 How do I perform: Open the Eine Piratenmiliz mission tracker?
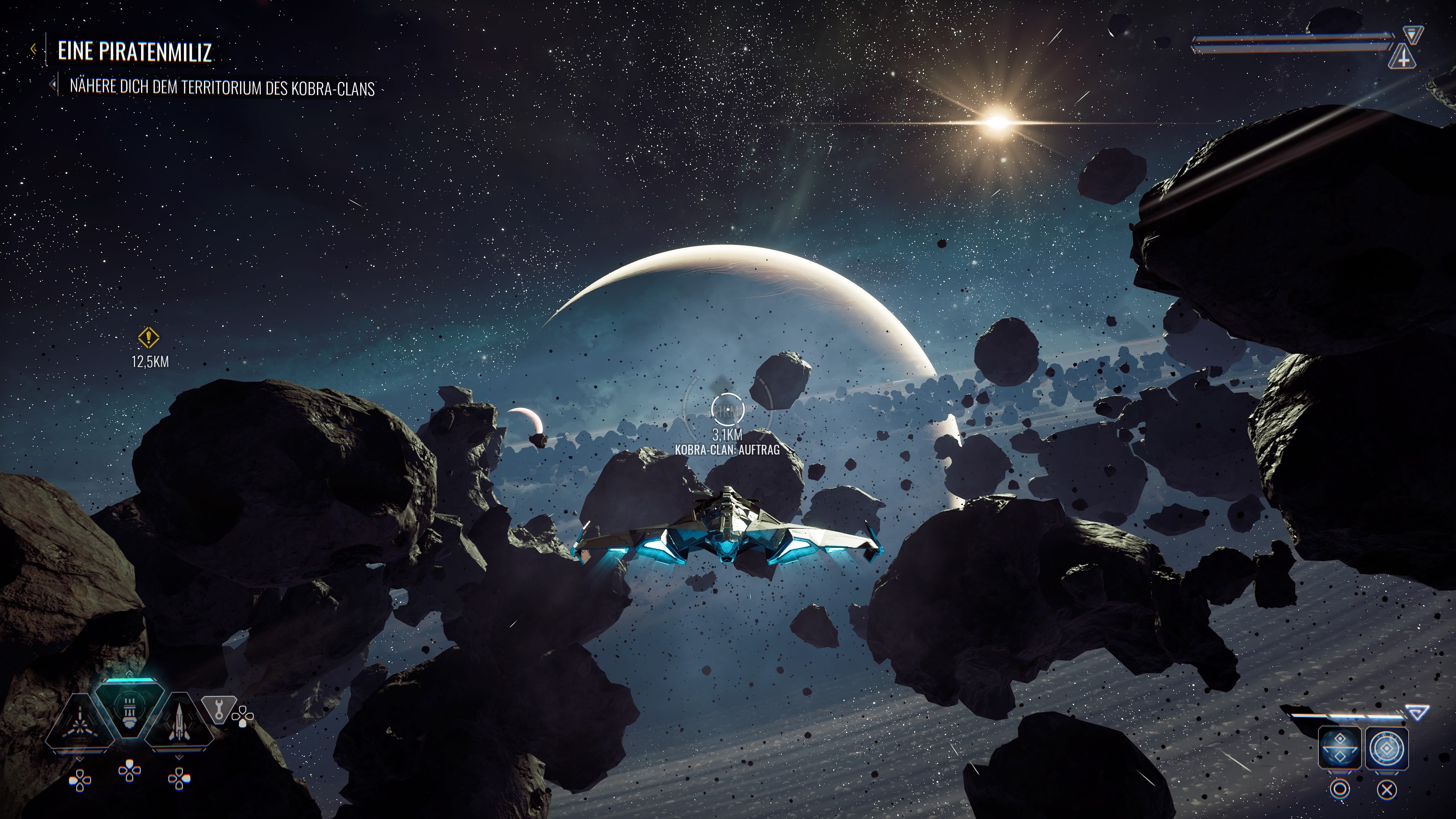coord(135,52)
